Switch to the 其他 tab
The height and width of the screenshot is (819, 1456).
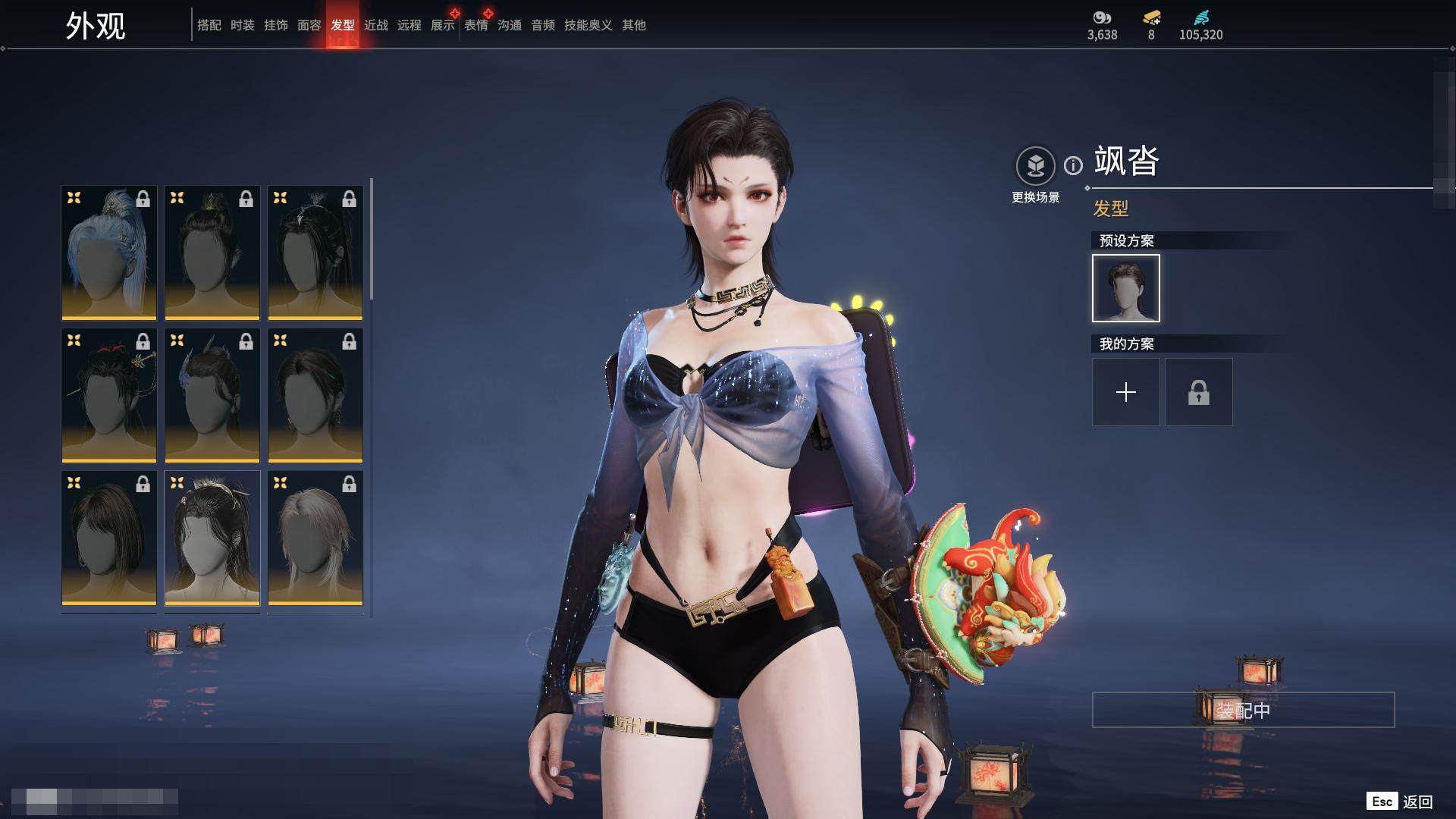click(x=634, y=25)
